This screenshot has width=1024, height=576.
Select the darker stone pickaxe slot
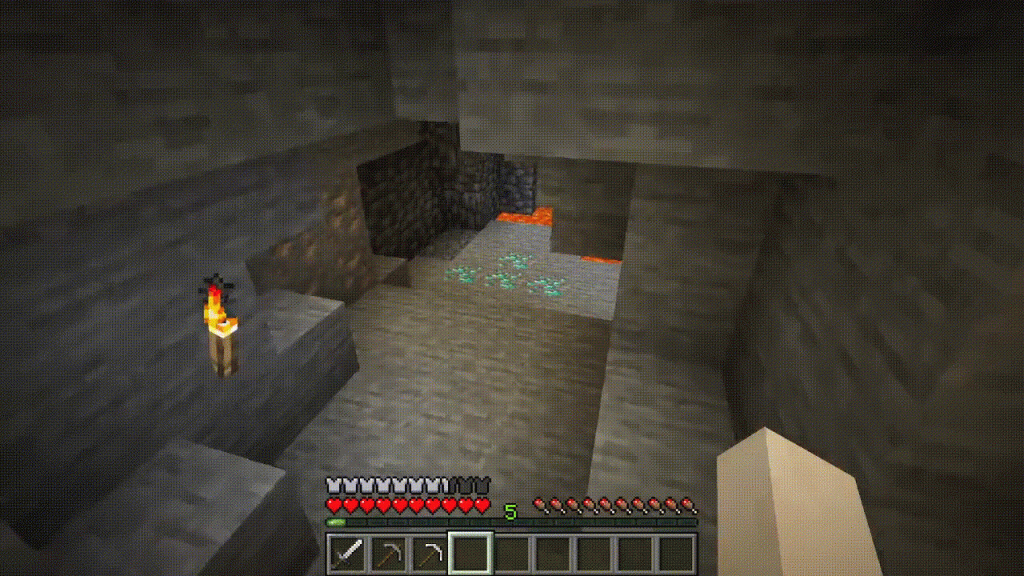click(388, 553)
